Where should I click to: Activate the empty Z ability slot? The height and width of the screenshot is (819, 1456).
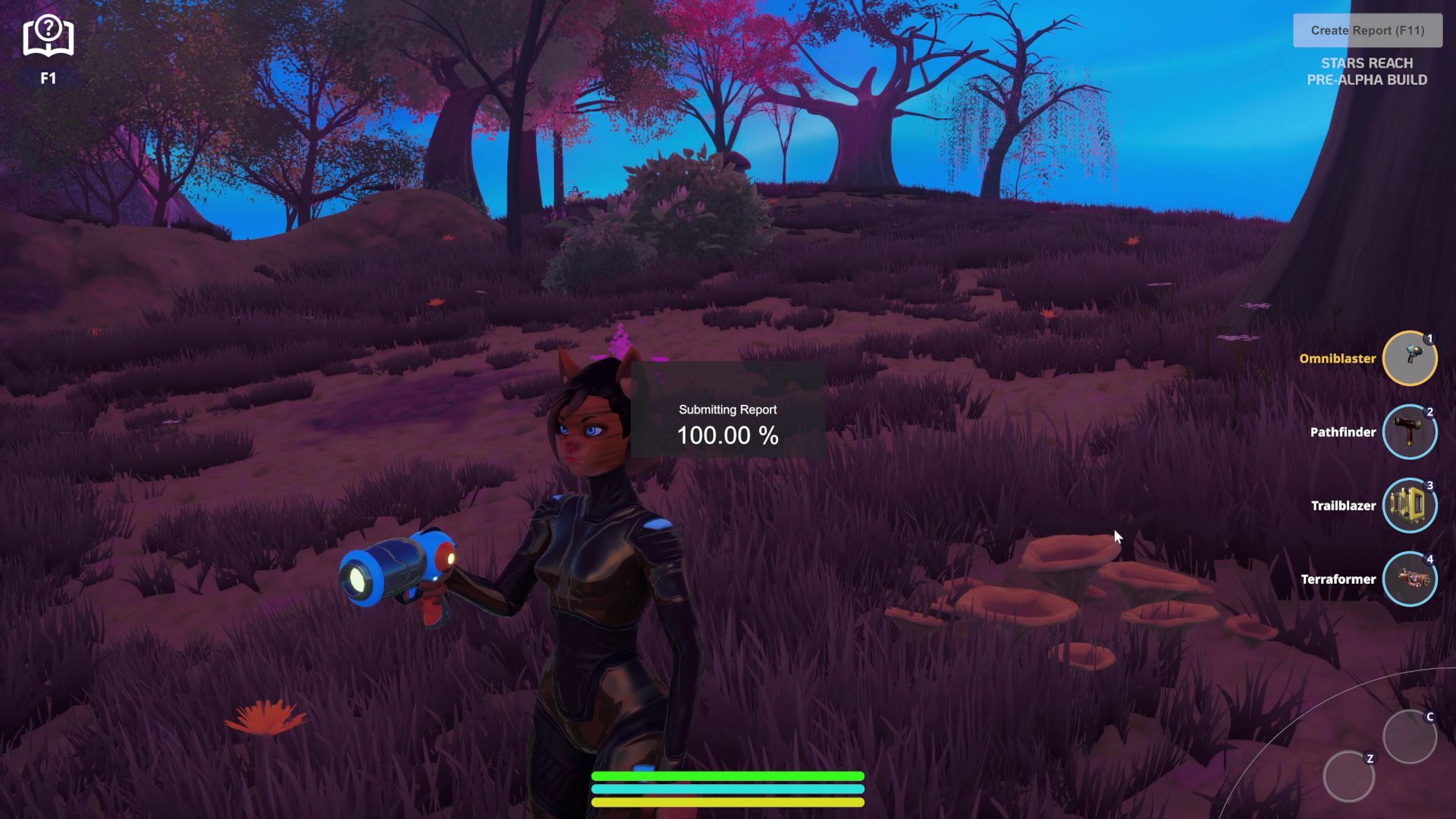[1348, 777]
